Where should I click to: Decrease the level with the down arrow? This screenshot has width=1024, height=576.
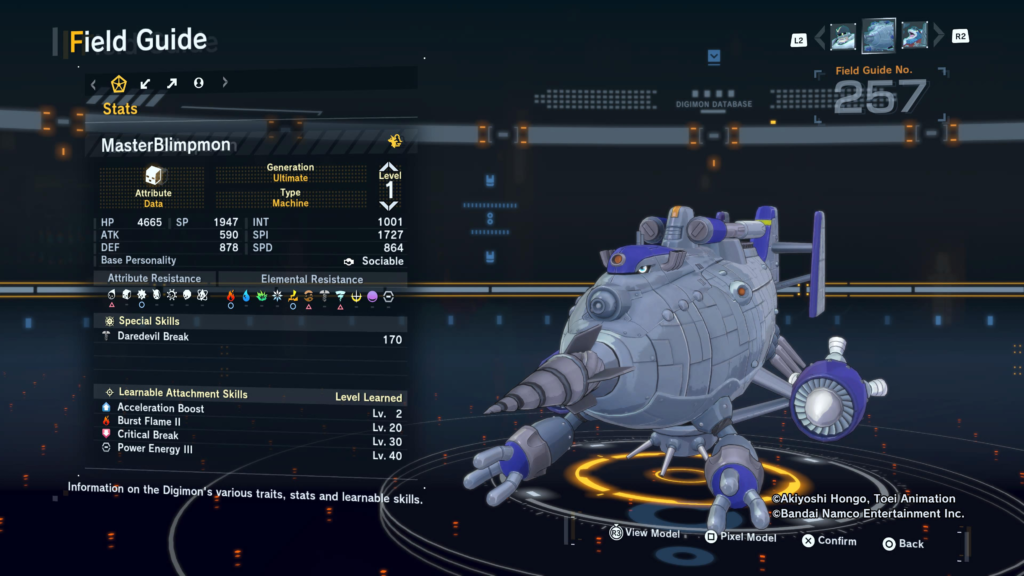click(x=389, y=205)
